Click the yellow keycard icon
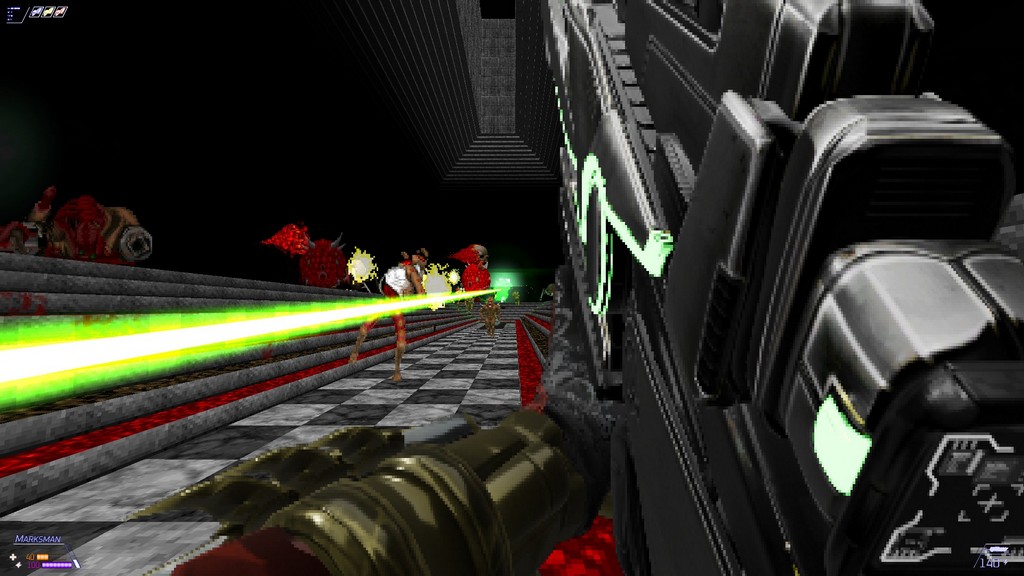This screenshot has width=1024, height=576. tap(48, 12)
